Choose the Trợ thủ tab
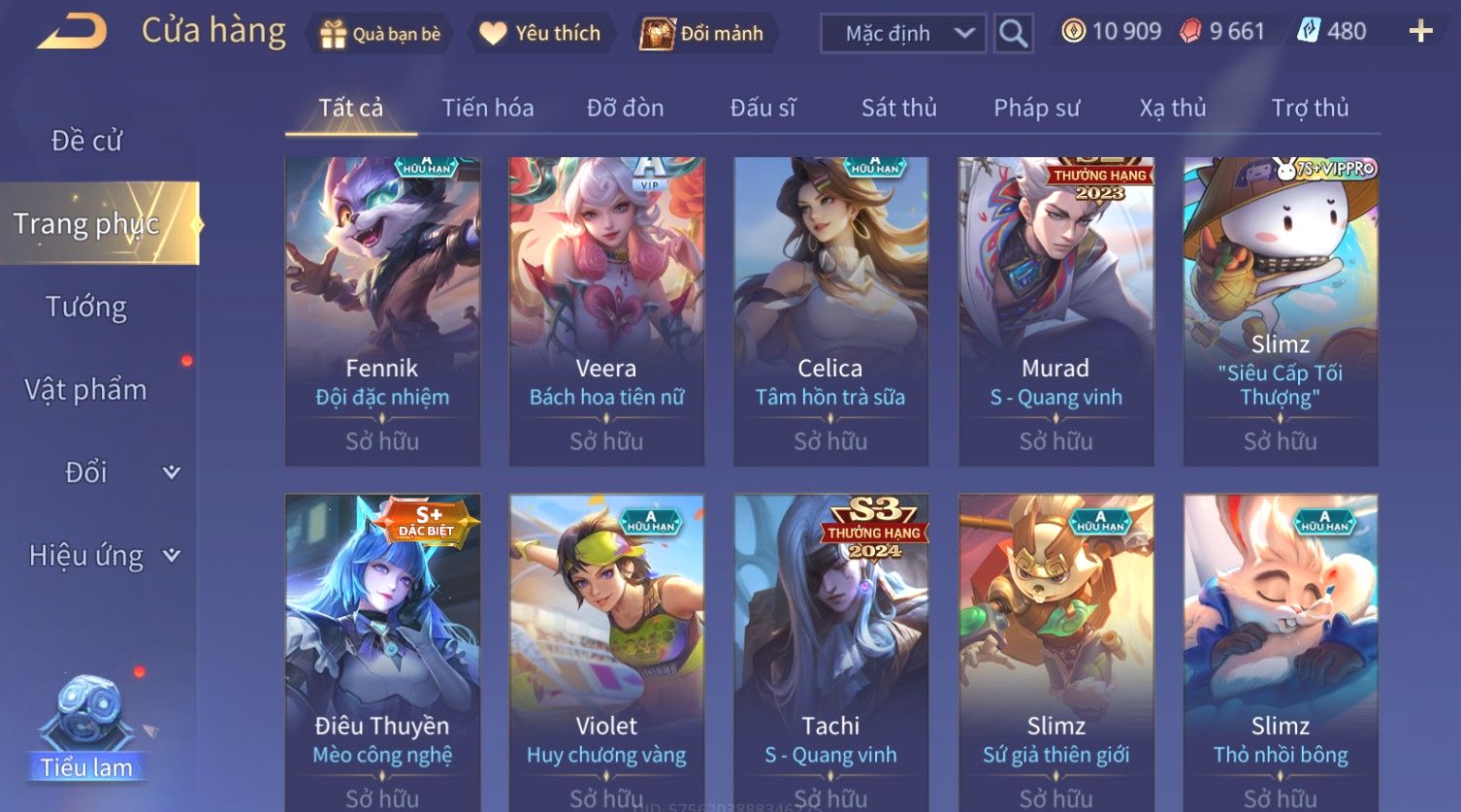The width and height of the screenshot is (1461, 812). coord(1310,108)
